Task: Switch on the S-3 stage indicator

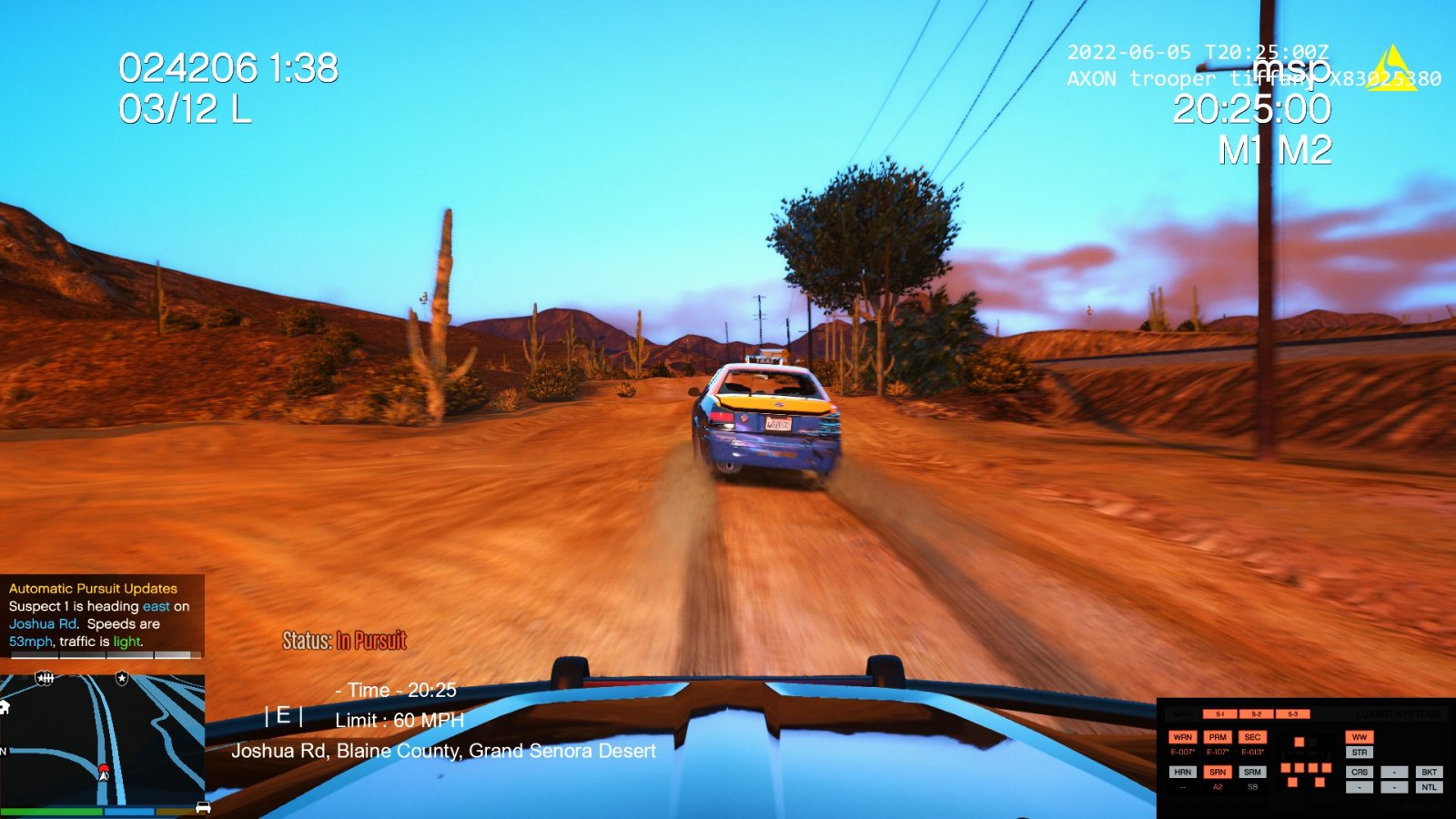Action: click(1292, 714)
